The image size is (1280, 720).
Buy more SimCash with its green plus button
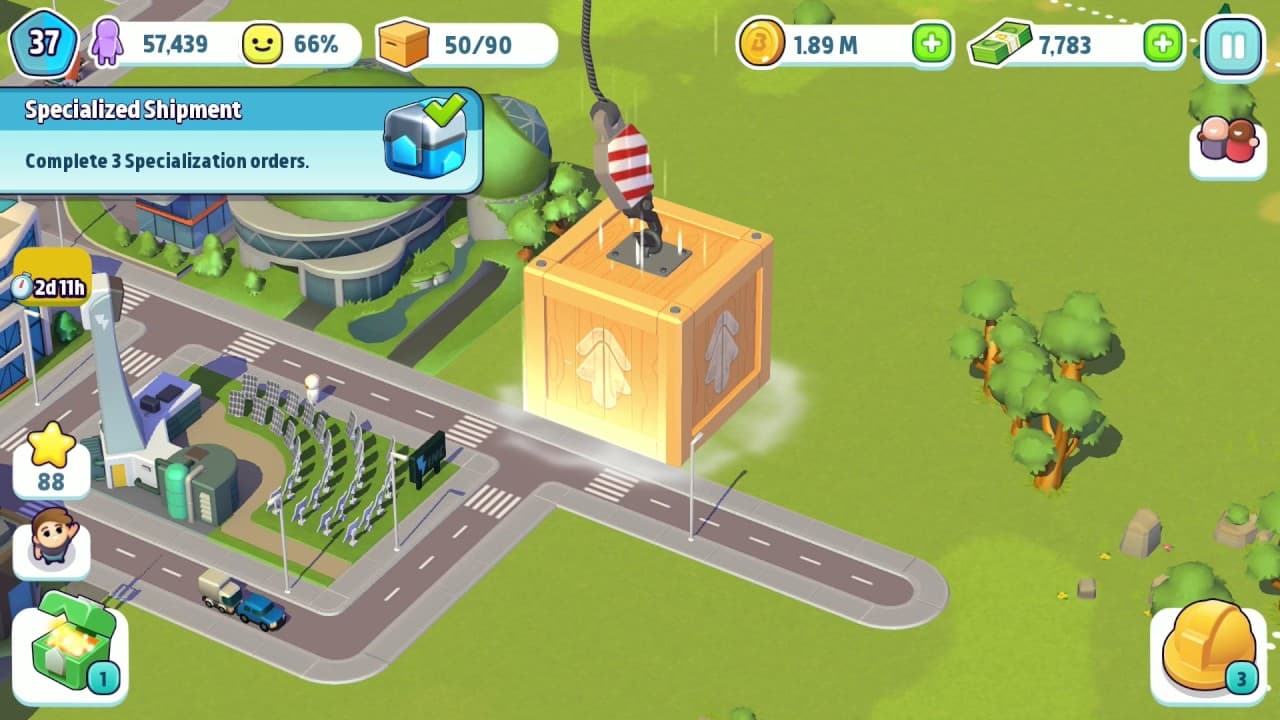click(1162, 43)
